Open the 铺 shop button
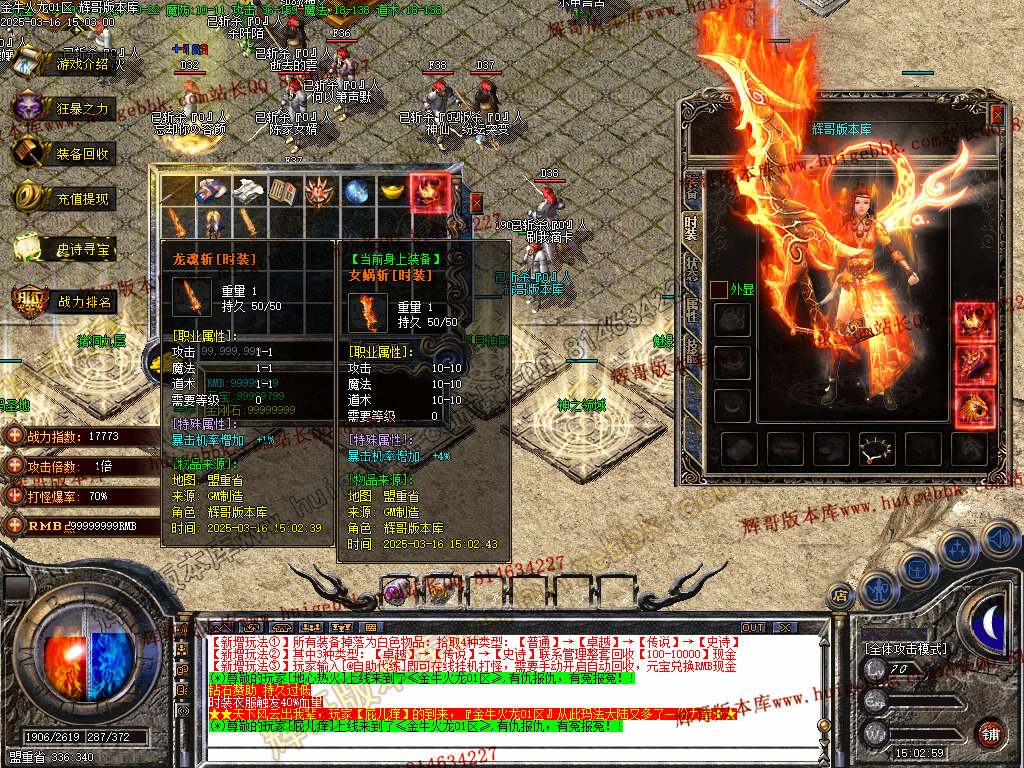Viewport: 1024px width, 768px height. 989,733
